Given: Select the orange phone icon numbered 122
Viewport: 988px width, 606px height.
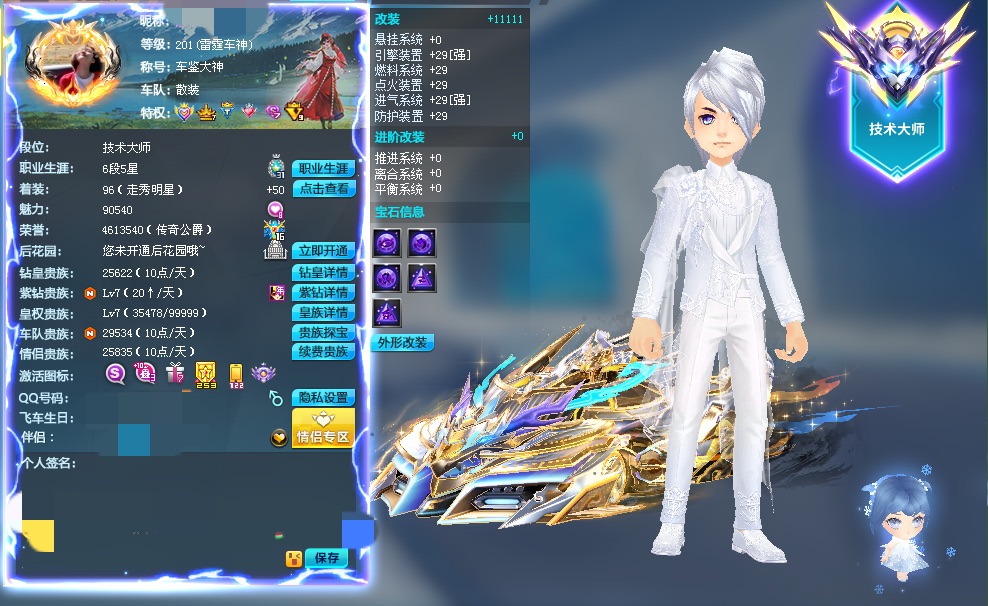Looking at the screenshot, I should (x=236, y=375).
